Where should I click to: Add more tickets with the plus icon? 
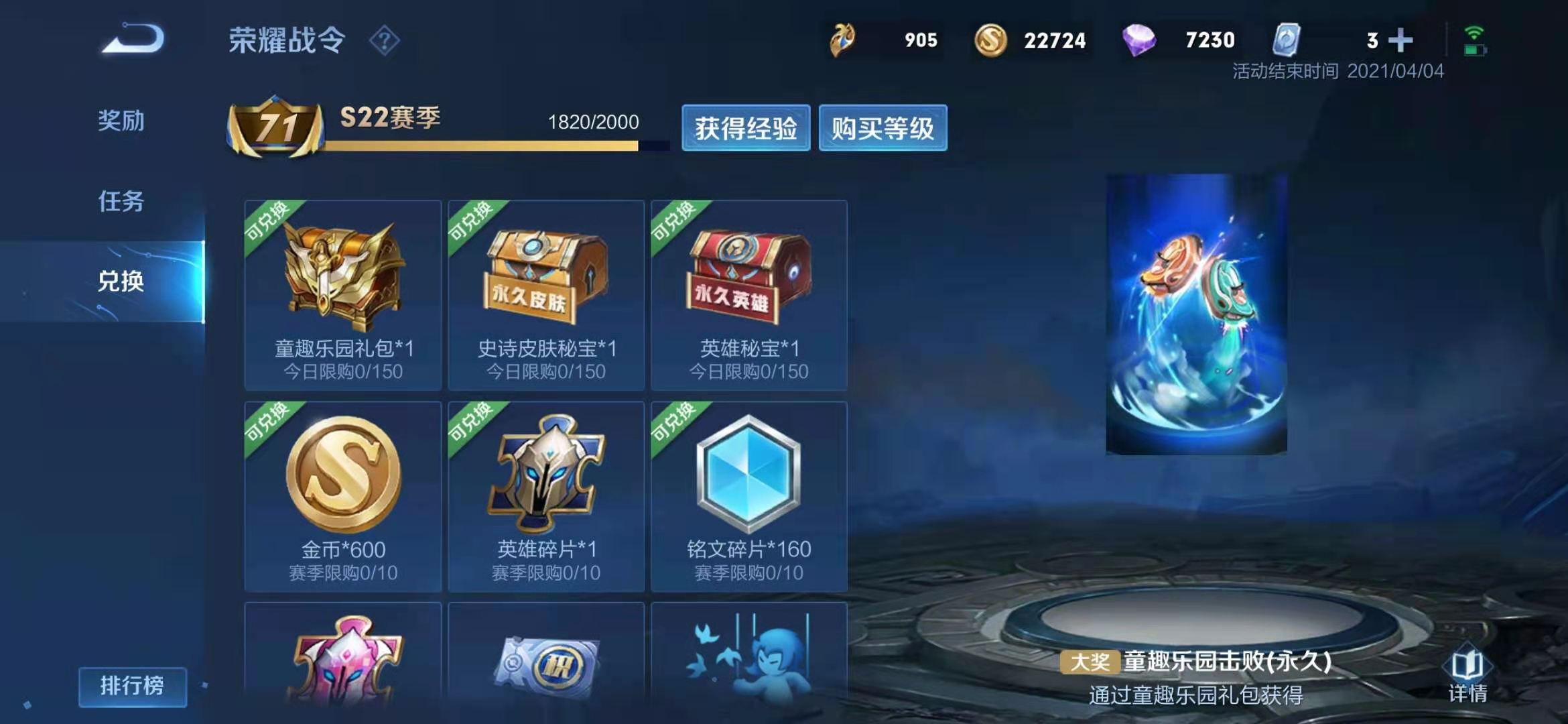point(1400,40)
